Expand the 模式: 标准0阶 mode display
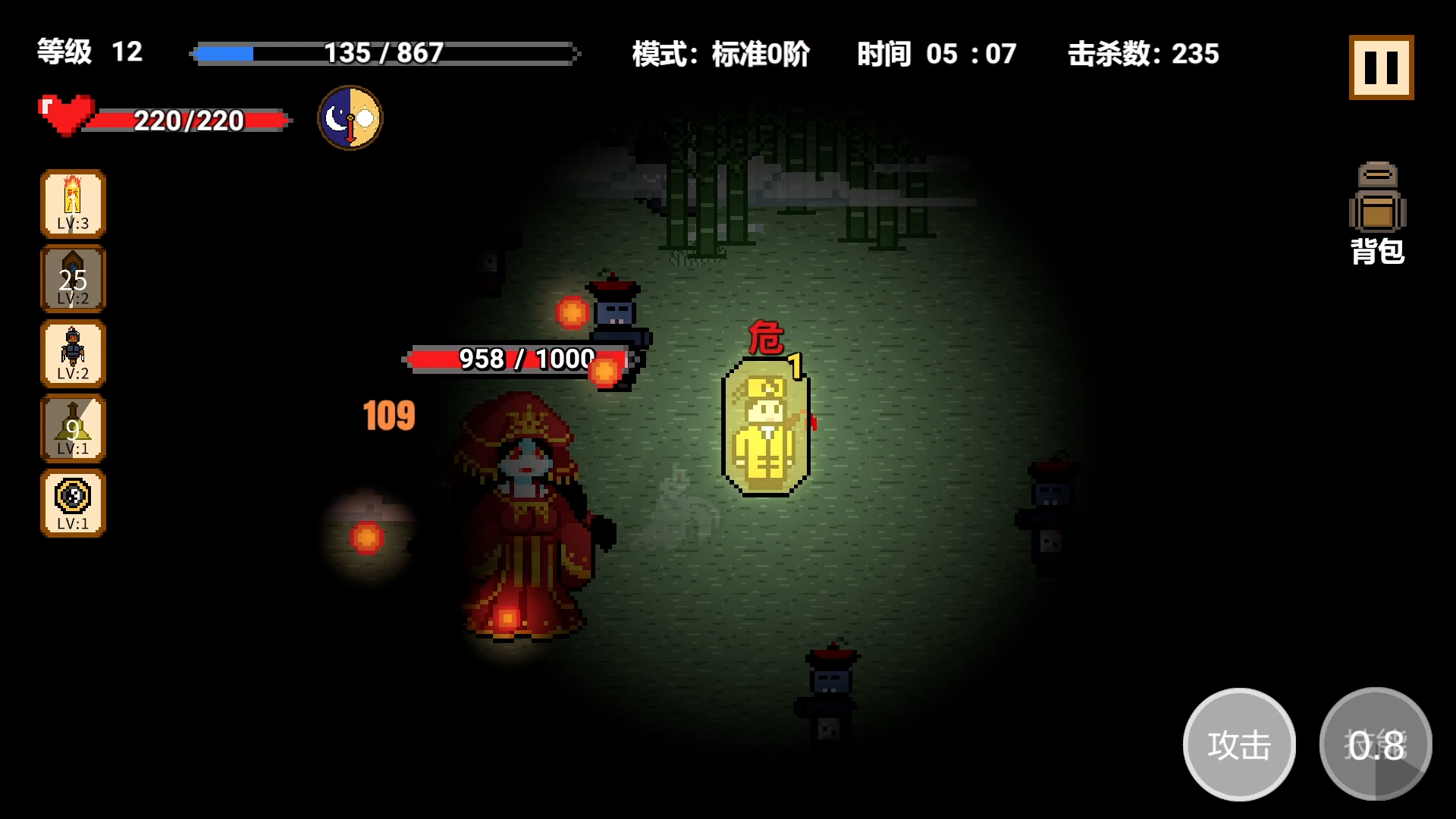This screenshot has width=1456, height=819. pyautogui.click(x=718, y=55)
